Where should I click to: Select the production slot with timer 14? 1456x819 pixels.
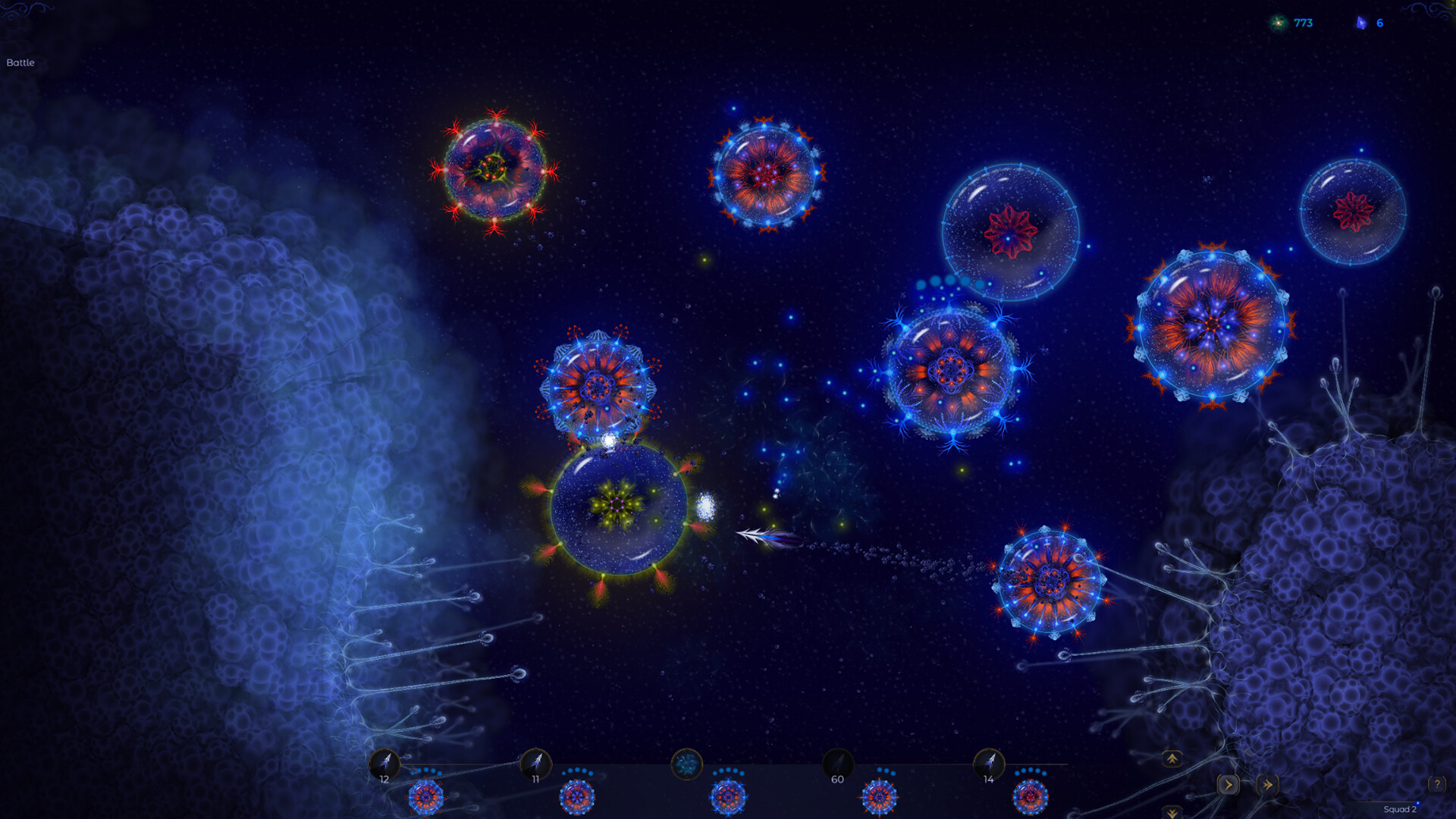990,764
